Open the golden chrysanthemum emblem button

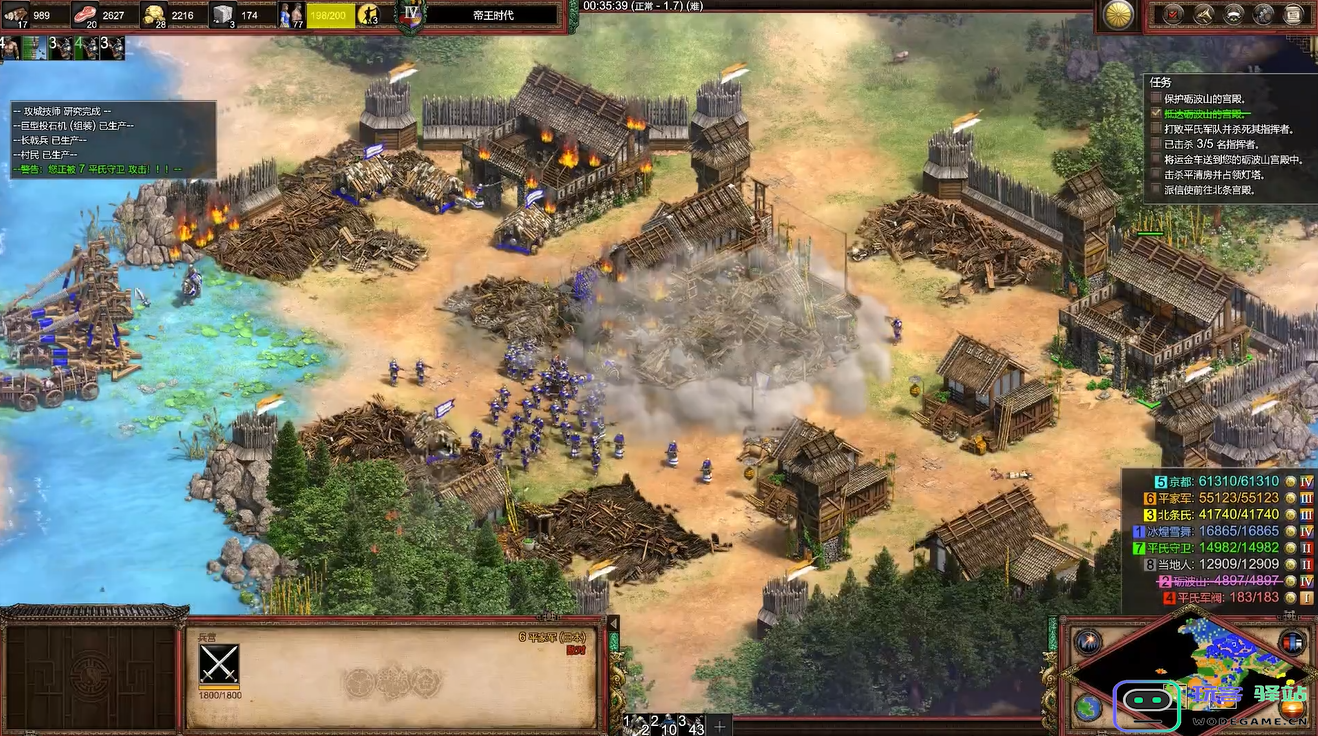click(1118, 14)
